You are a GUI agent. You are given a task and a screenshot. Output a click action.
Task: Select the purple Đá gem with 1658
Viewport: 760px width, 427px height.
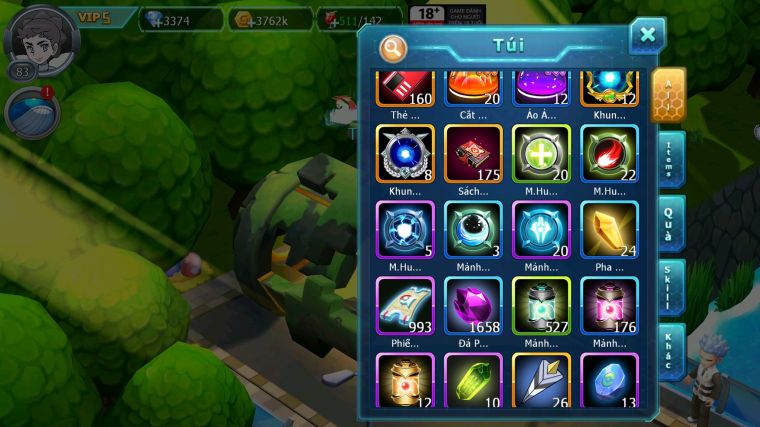[x=473, y=305]
